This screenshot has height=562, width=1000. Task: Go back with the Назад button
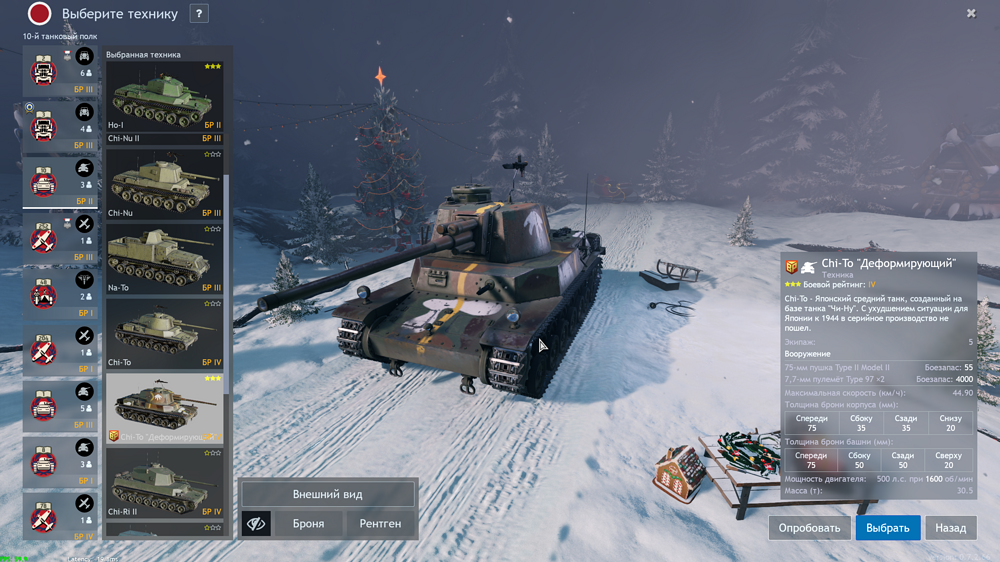(x=950, y=527)
